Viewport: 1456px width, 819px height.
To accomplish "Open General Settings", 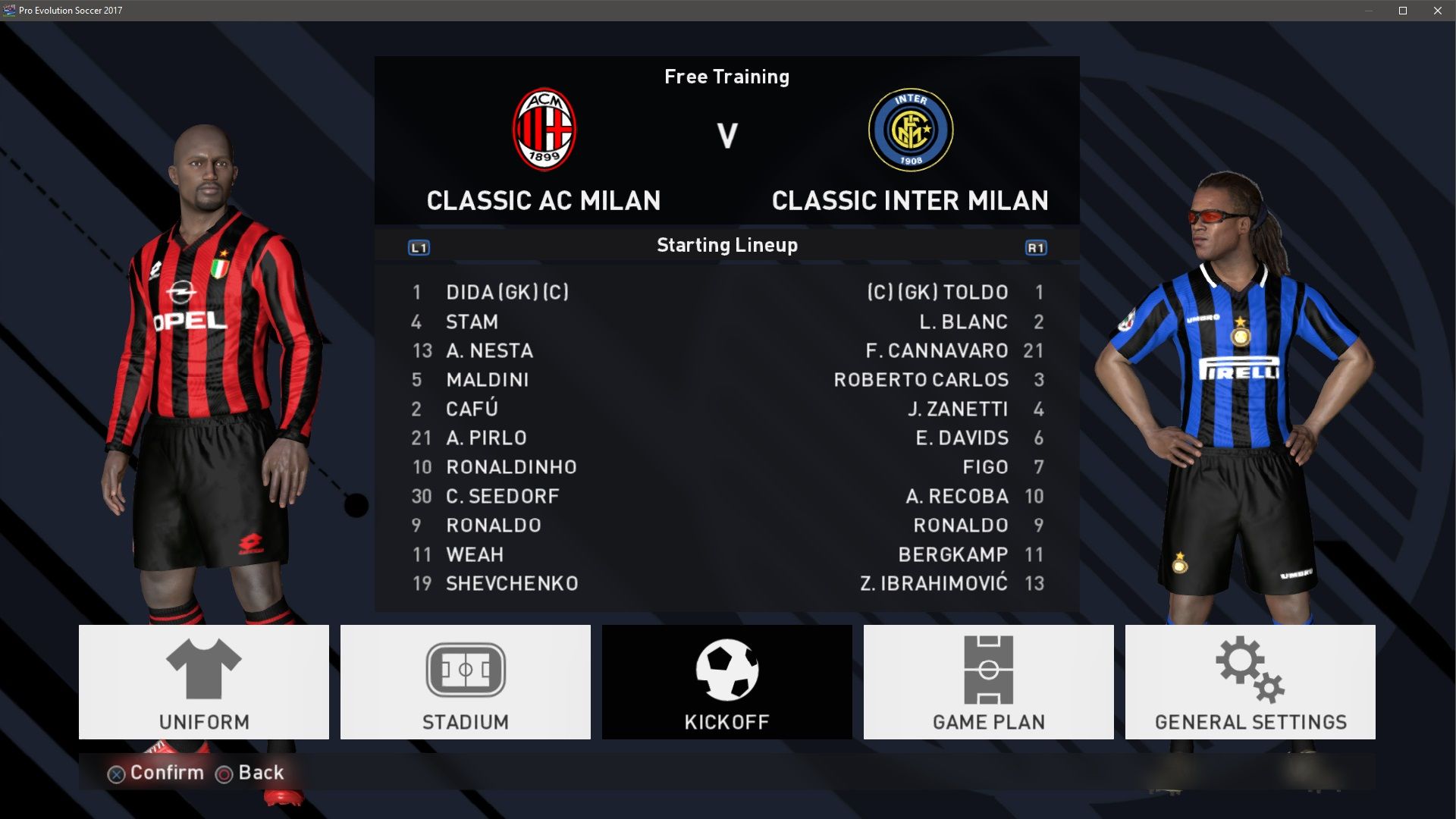I will click(1250, 682).
